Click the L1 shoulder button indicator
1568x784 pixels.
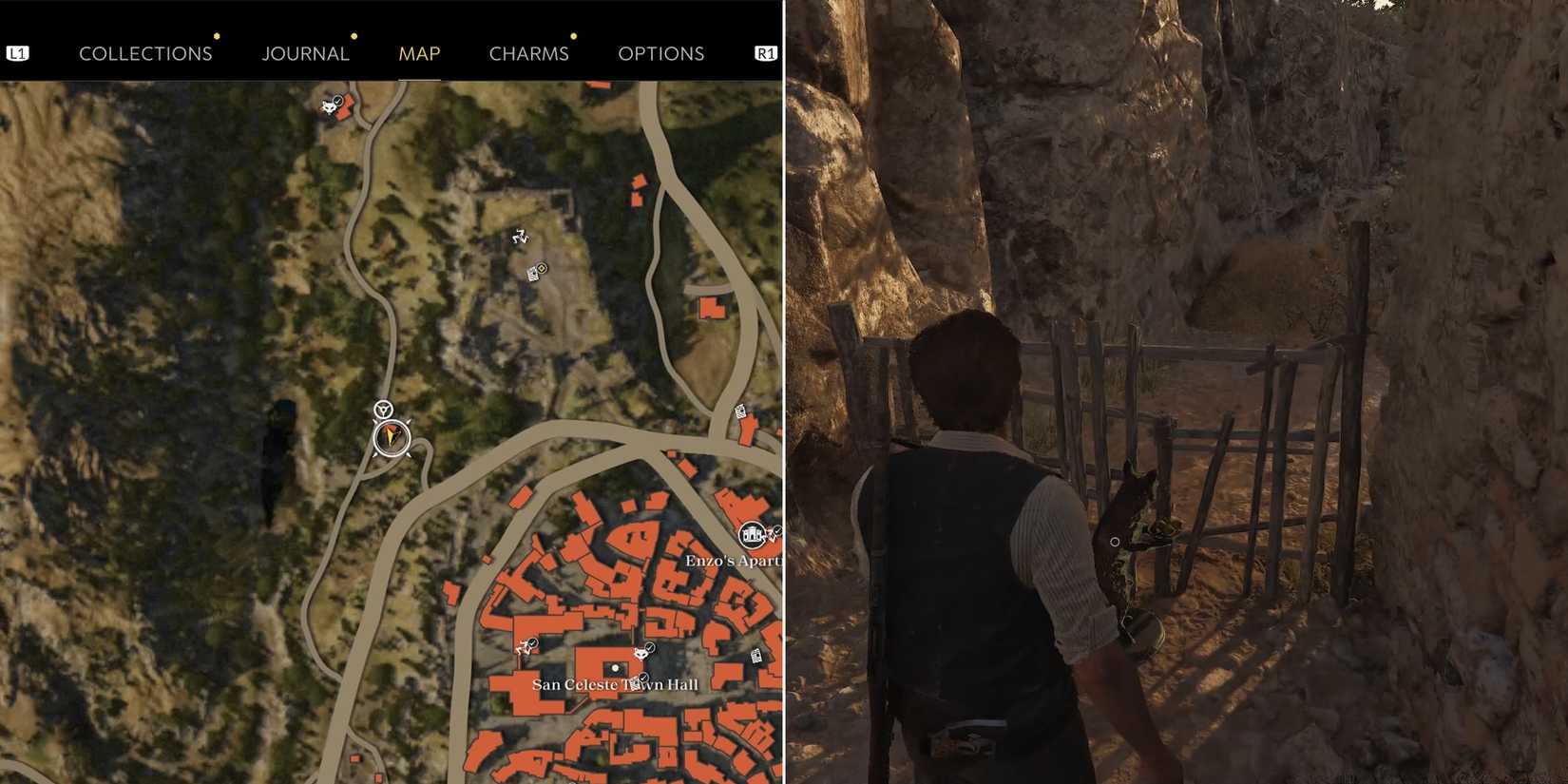[19, 53]
